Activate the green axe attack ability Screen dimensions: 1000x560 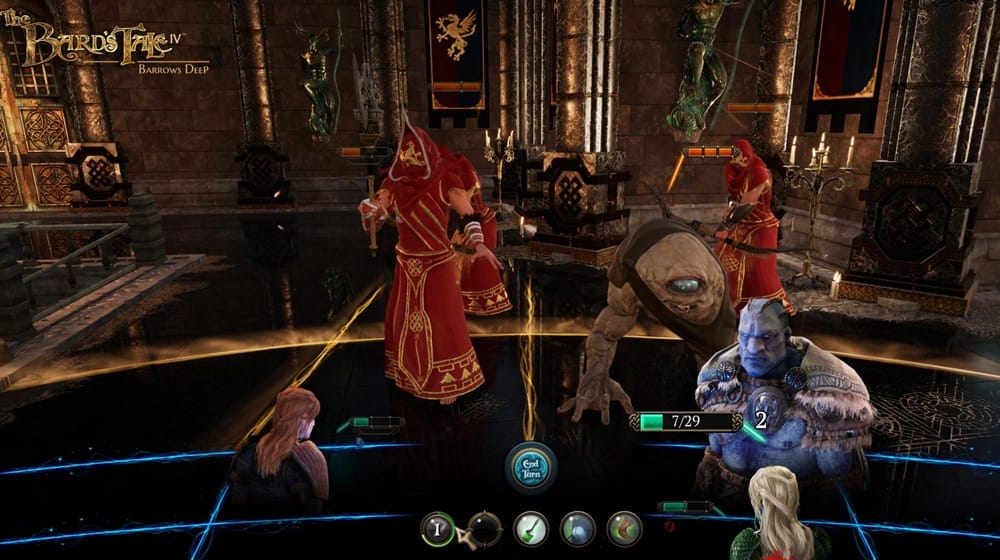[x=530, y=527]
